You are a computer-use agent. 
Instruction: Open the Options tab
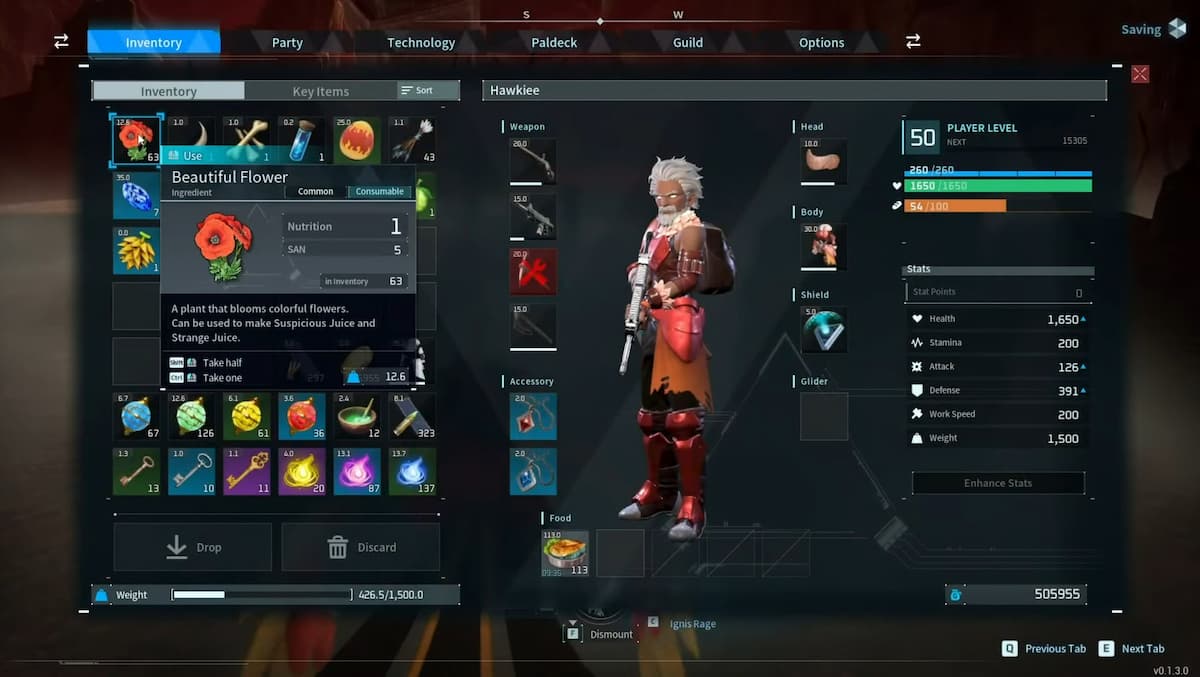click(821, 43)
